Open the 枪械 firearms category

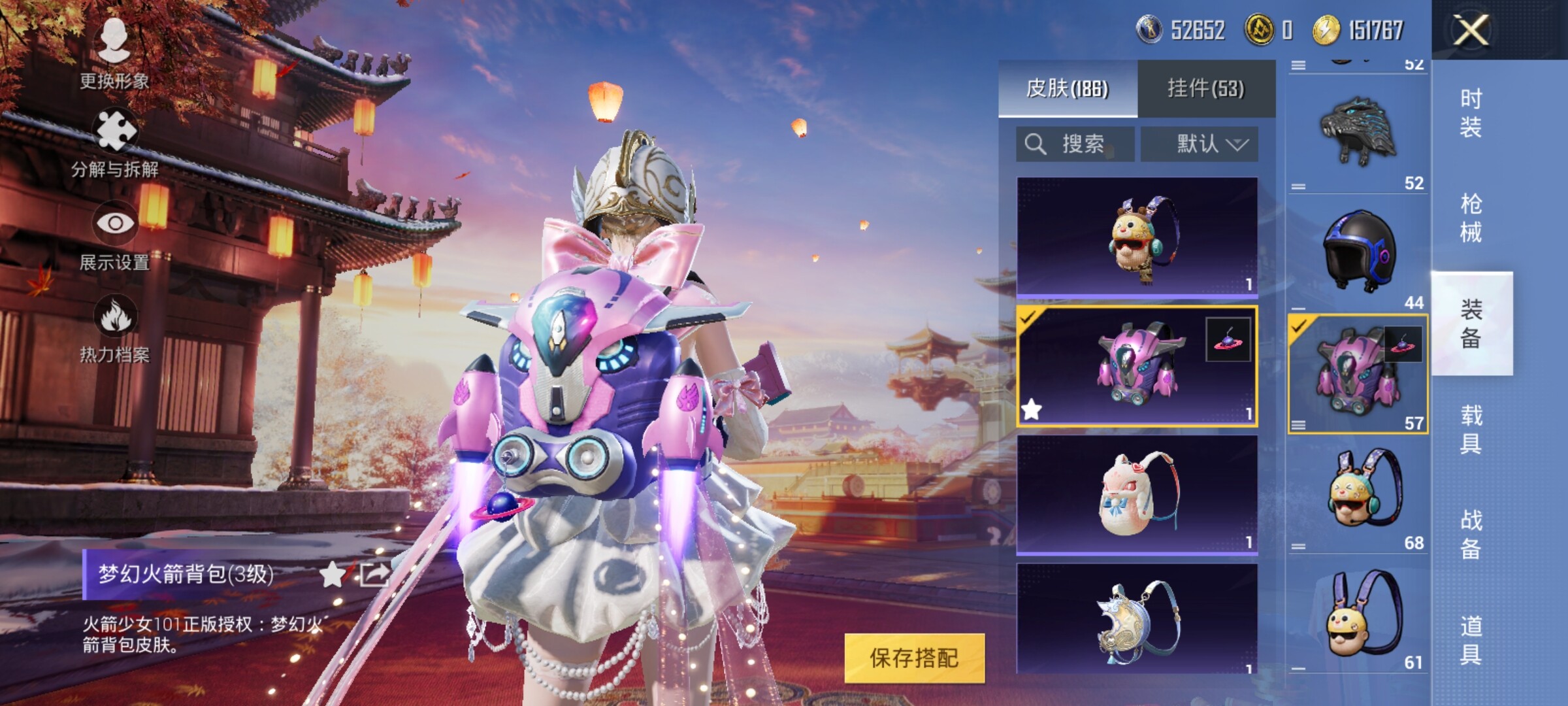click(x=1471, y=218)
